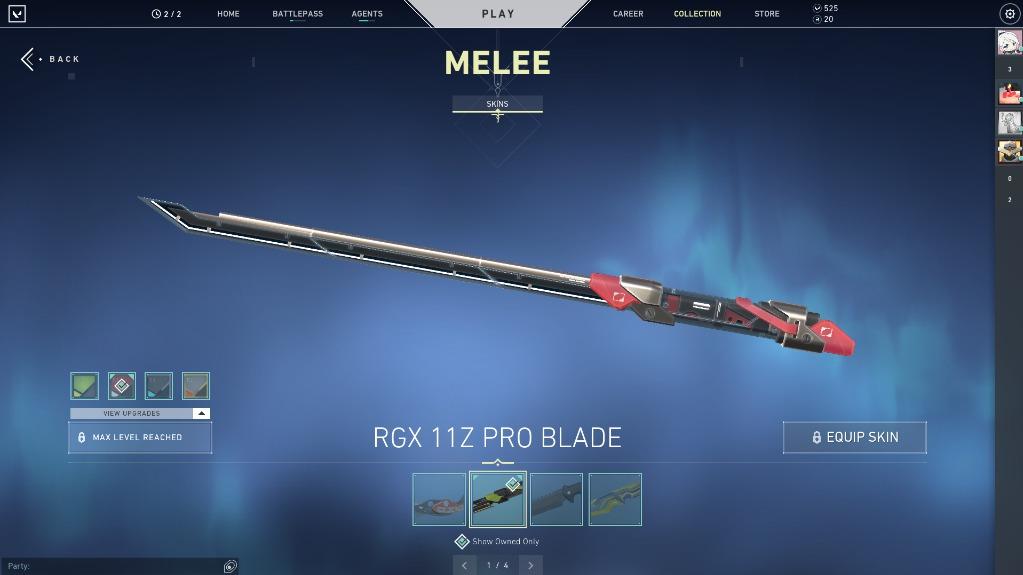
Task: Open the Agents tab
Action: (367, 14)
